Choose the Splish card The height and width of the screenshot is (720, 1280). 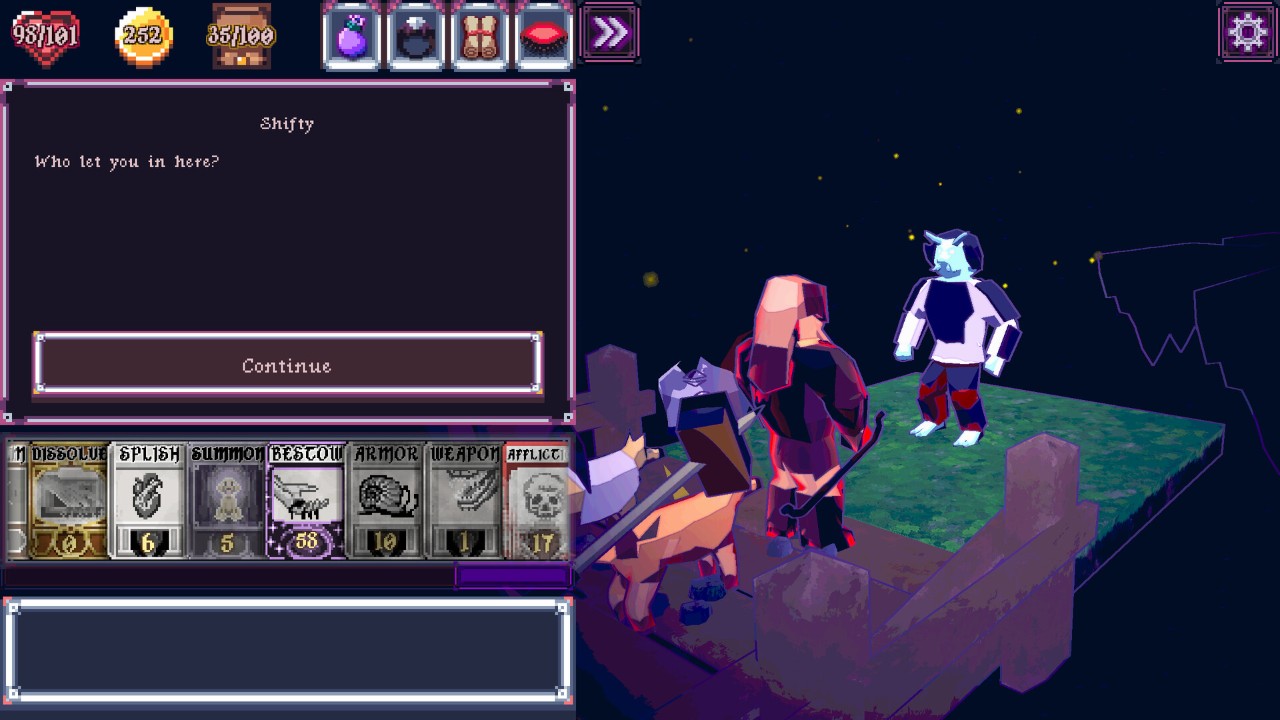click(x=148, y=500)
